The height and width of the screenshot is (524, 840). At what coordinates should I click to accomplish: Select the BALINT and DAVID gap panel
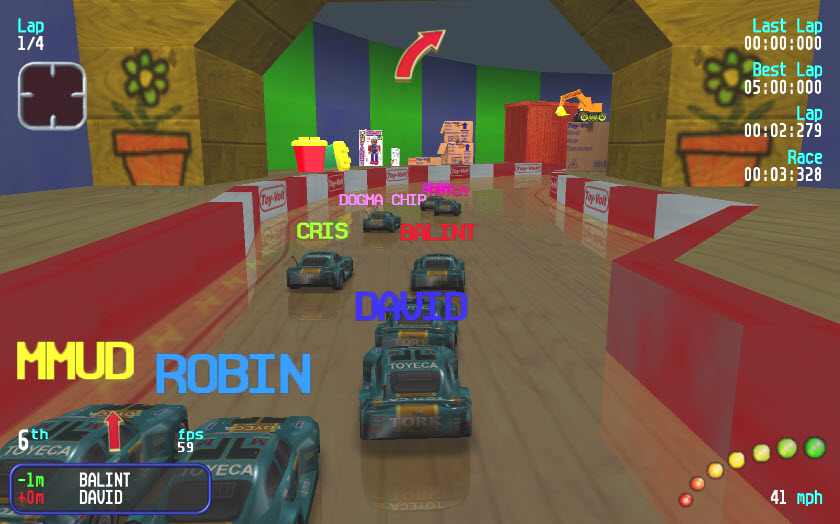[110, 488]
